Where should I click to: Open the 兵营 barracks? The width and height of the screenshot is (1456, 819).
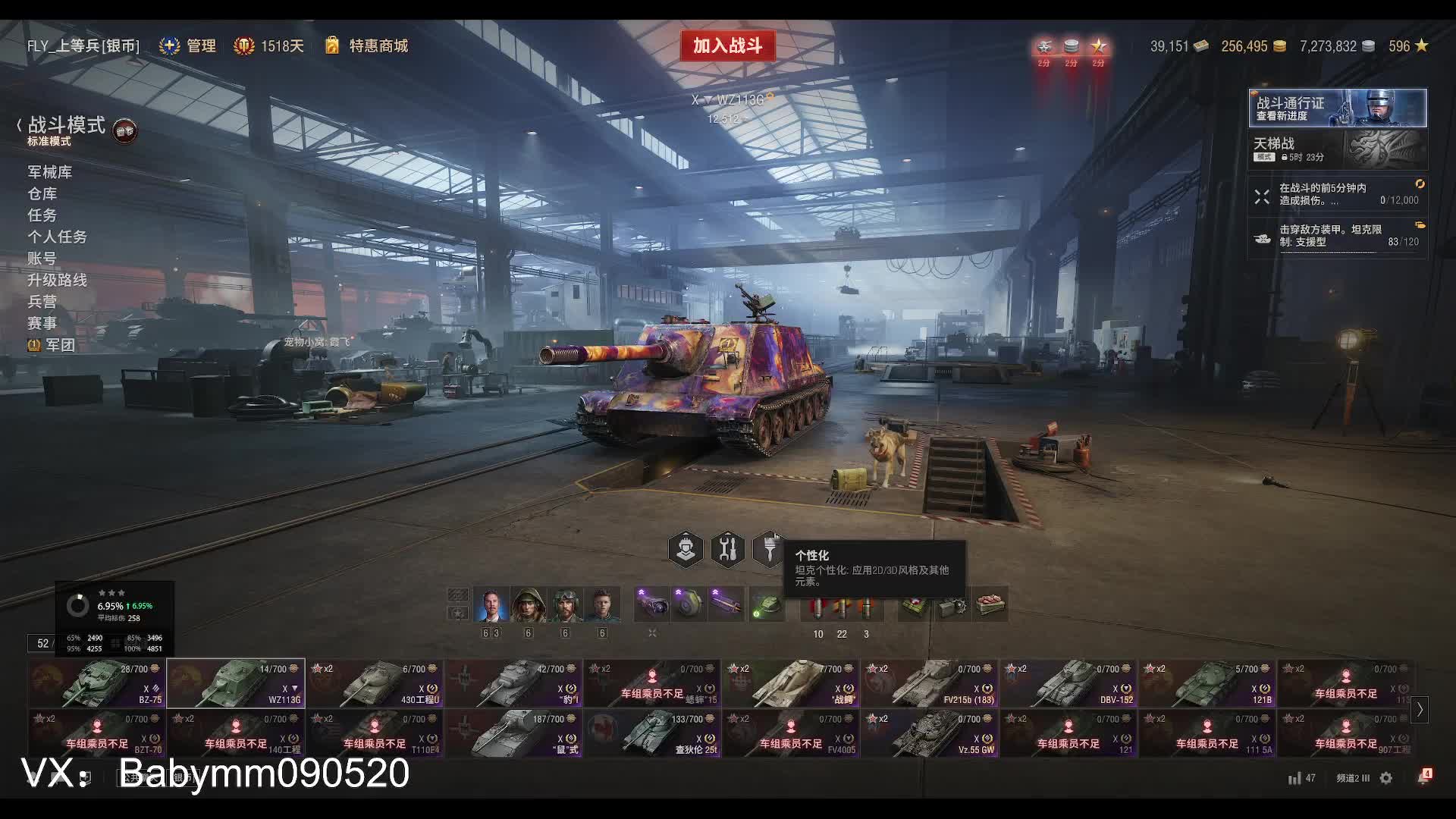(x=42, y=302)
